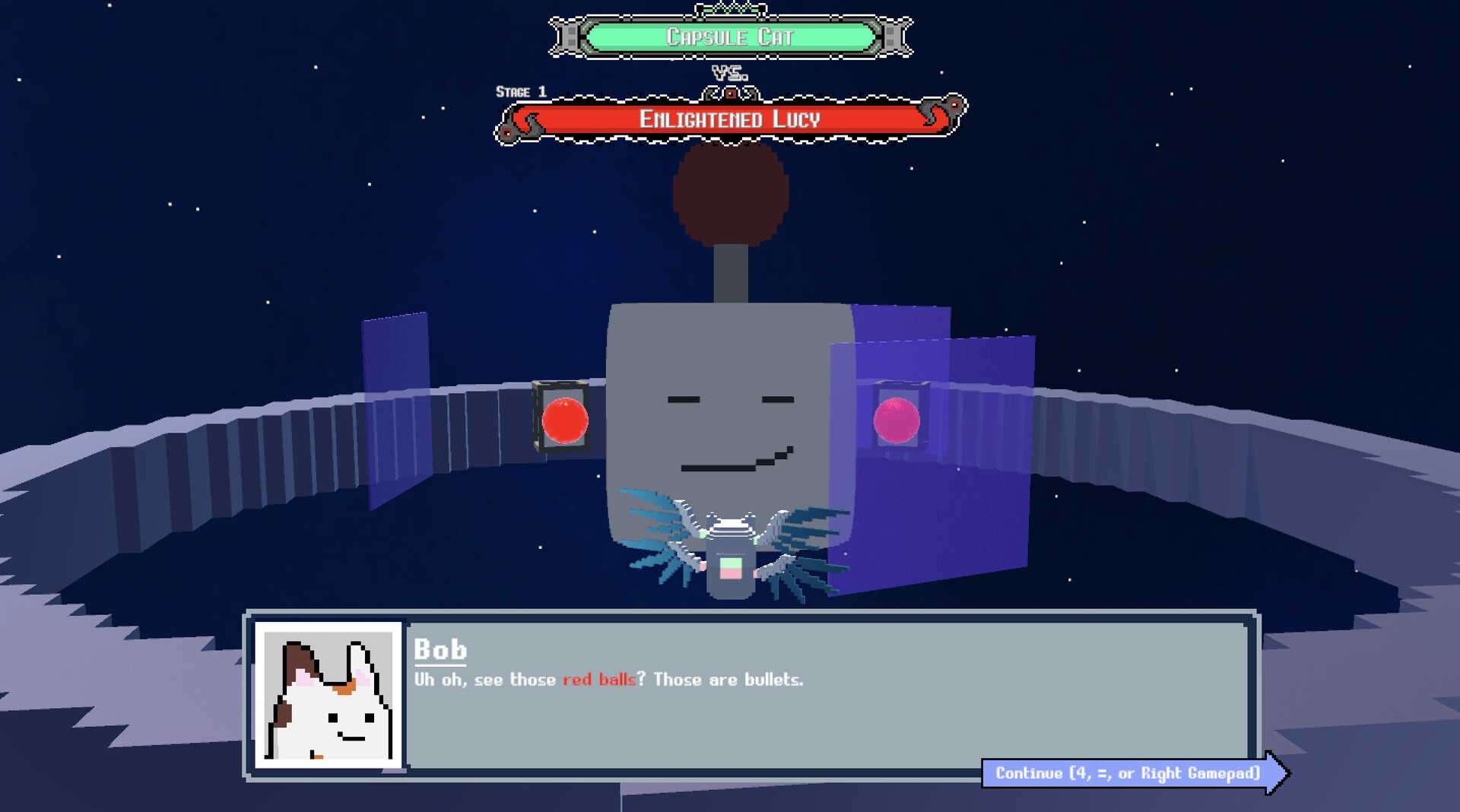Image resolution: width=1460 pixels, height=812 pixels.
Task: Click the Capsule Cat green health bar
Action: point(728,35)
